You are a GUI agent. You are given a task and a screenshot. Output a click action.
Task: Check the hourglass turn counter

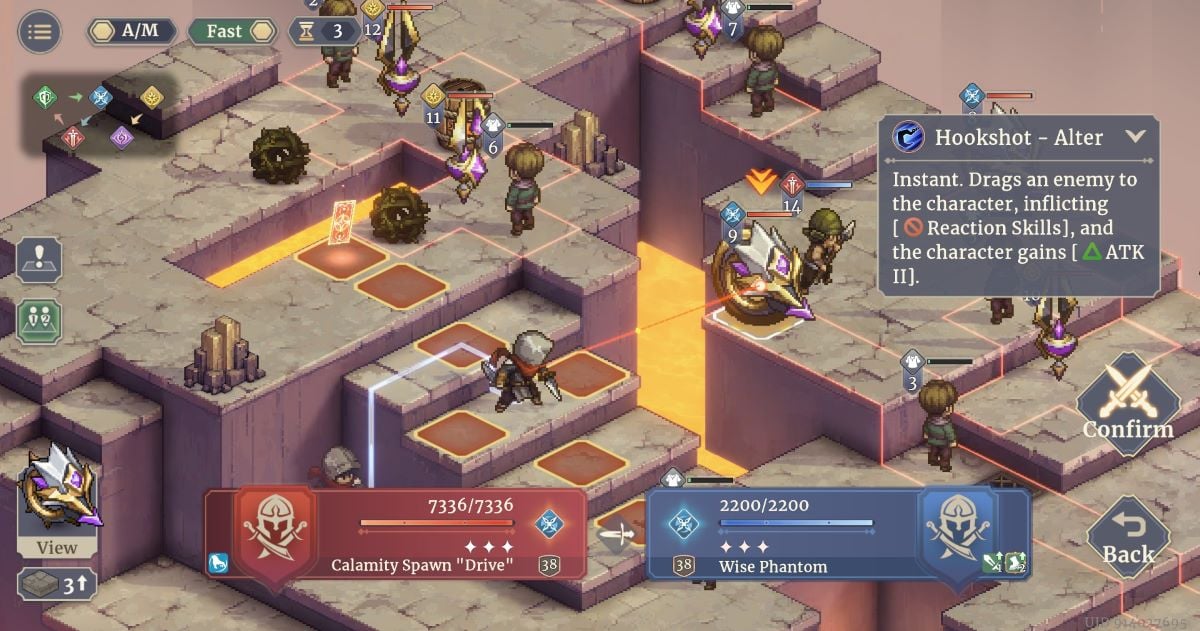(325, 31)
